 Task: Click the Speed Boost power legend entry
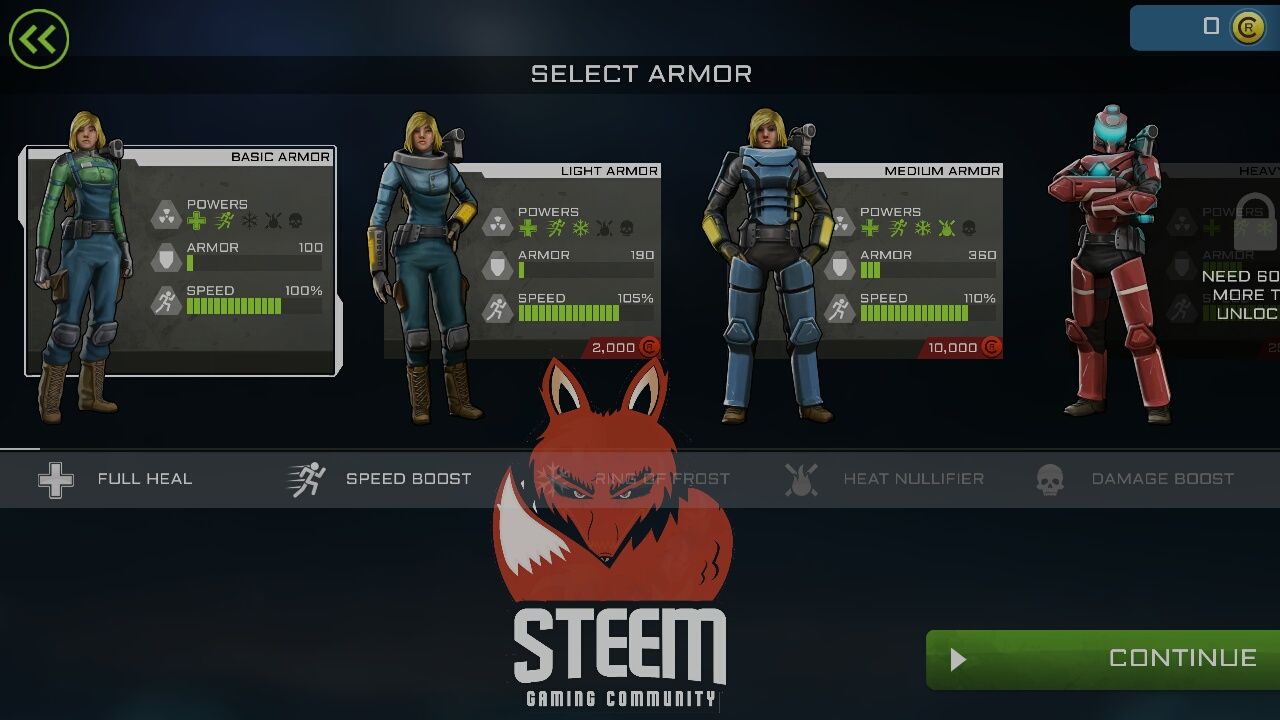click(x=380, y=479)
